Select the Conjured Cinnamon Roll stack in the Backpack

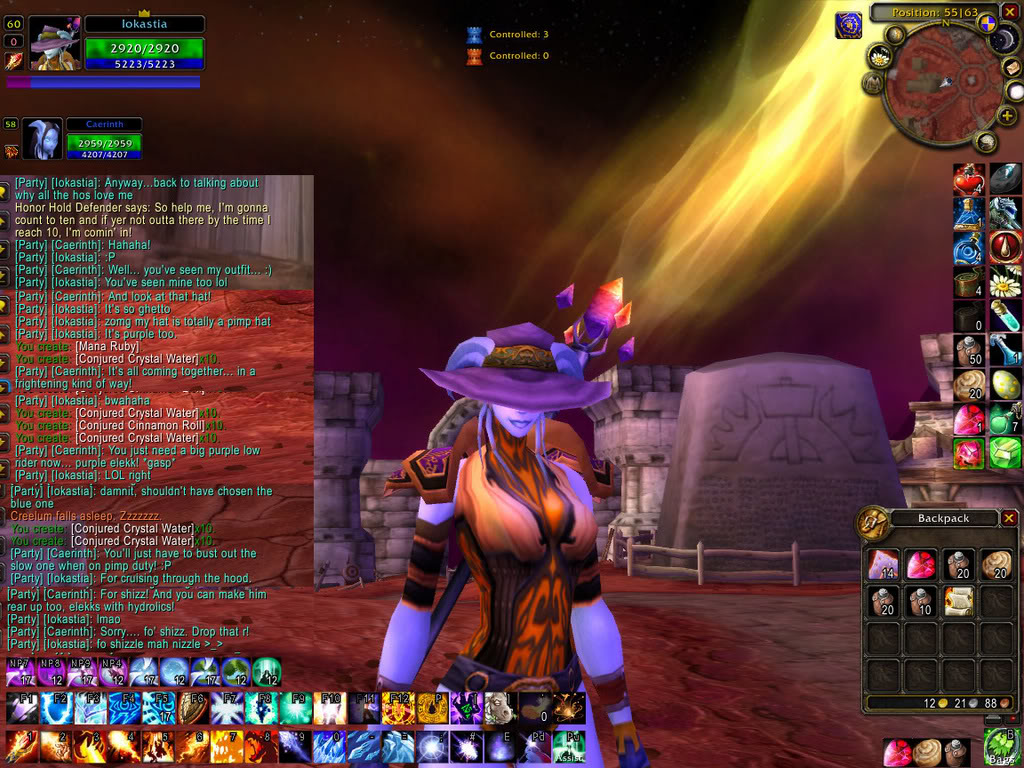[995, 565]
